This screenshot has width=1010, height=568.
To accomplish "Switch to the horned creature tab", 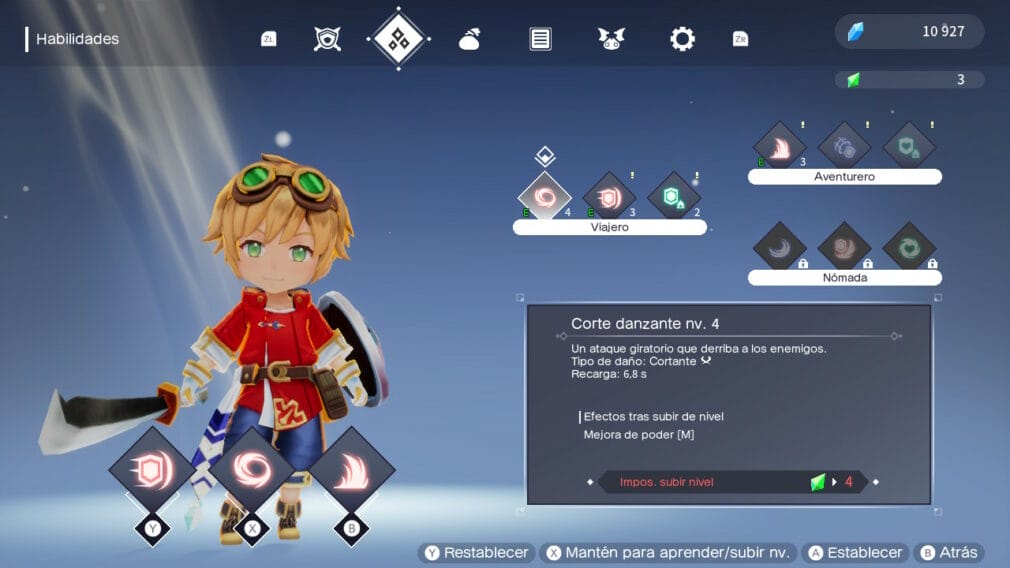I will coord(611,39).
